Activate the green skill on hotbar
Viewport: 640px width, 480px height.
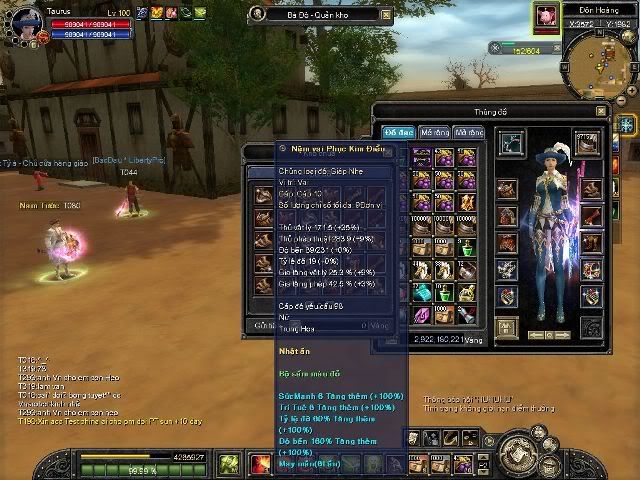[229, 463]
